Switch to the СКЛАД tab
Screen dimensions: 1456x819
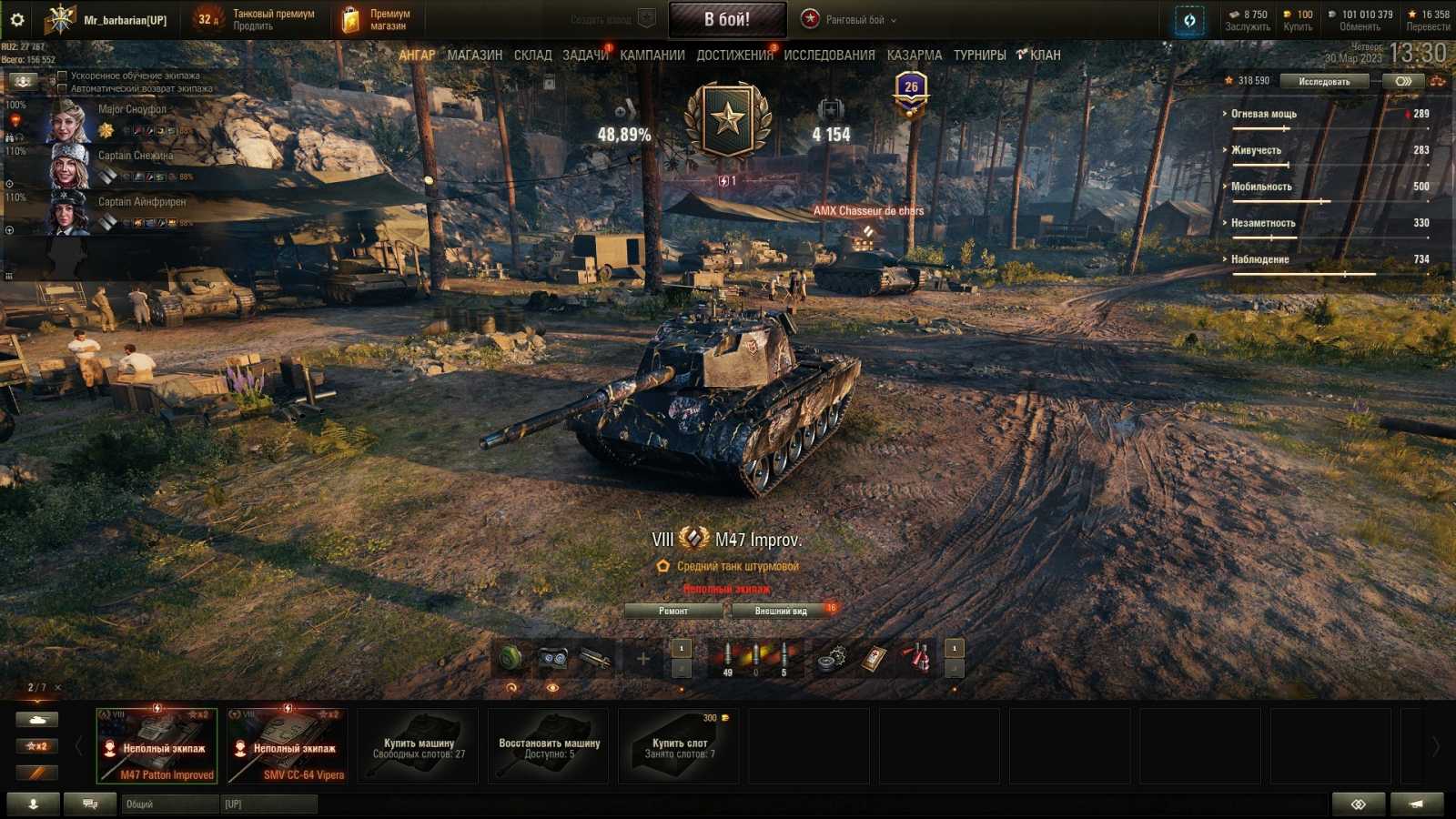[532, 55]
